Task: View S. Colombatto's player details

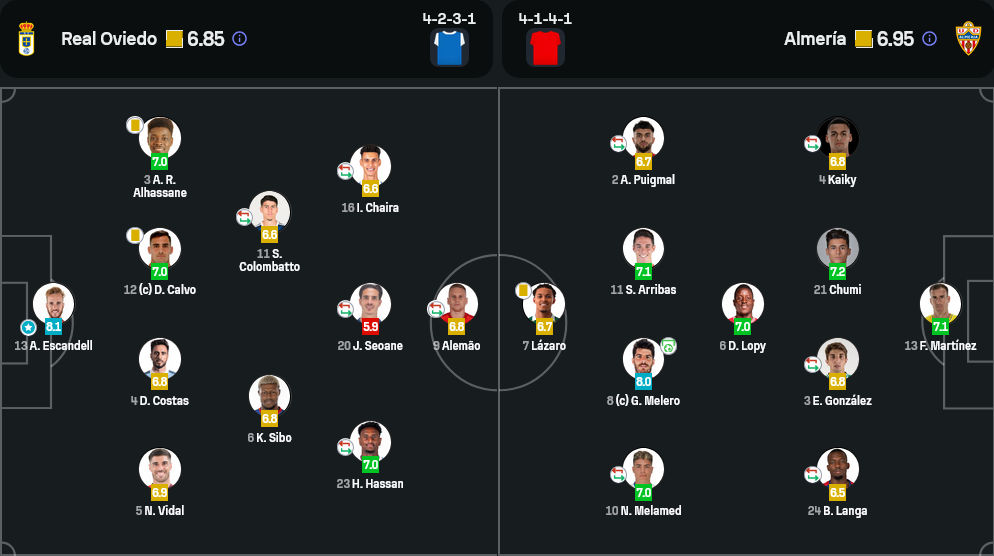Action: click(x=270, y=213)
